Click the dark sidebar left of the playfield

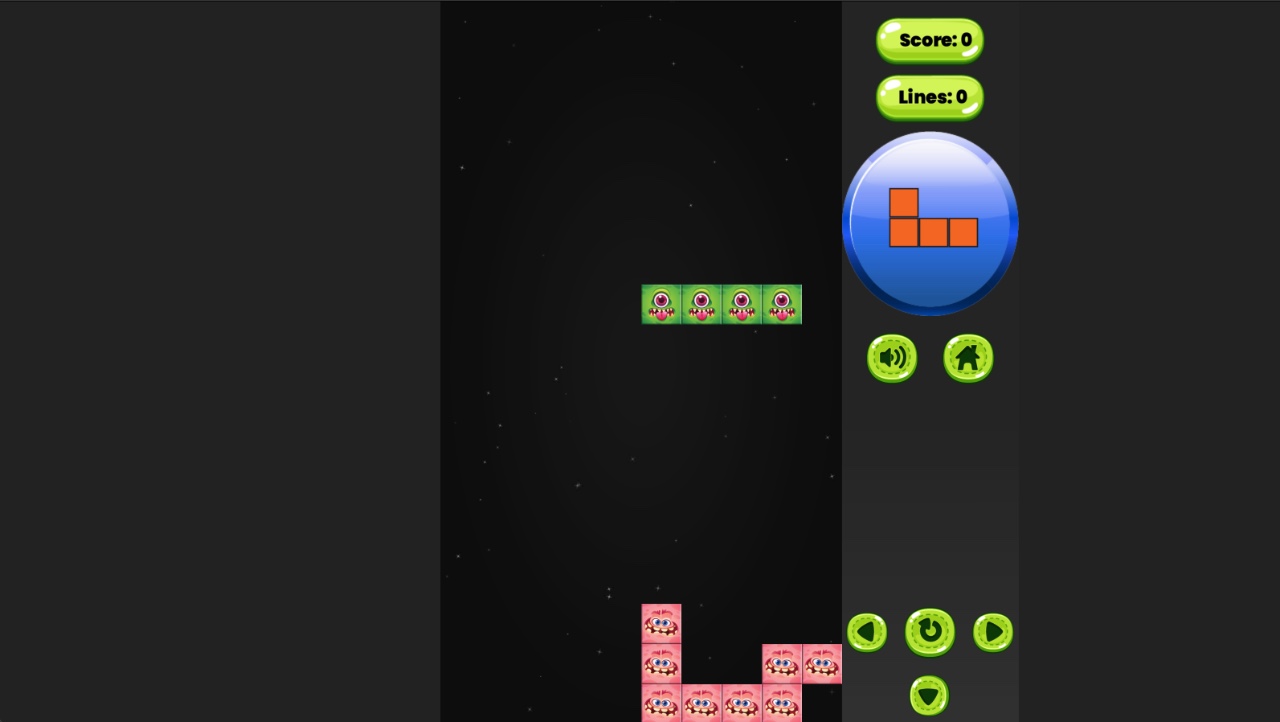pos(220,361)
